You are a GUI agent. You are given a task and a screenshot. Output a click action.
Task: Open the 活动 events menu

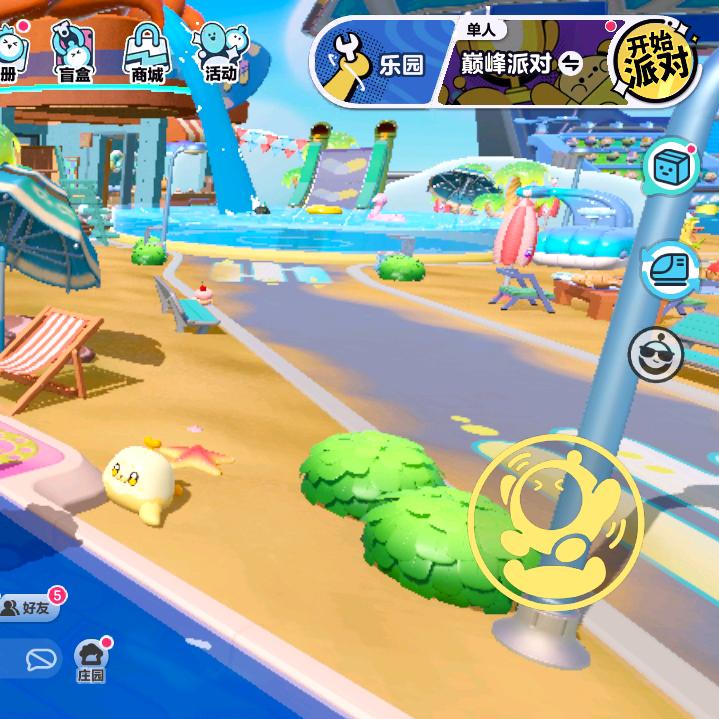pos(219,52)
